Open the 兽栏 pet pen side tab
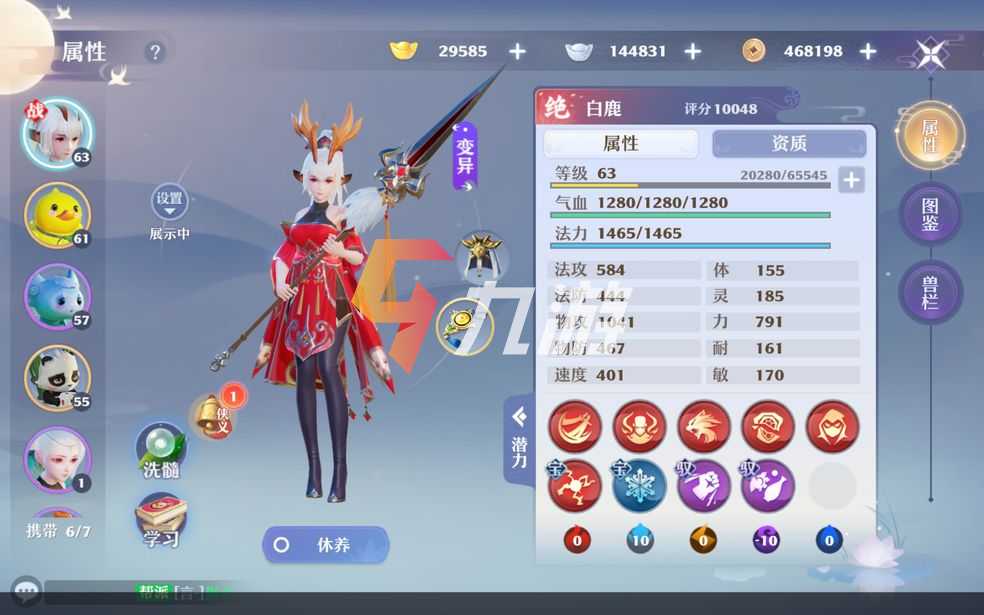This screenshot has height=615, width=984. 930,292
